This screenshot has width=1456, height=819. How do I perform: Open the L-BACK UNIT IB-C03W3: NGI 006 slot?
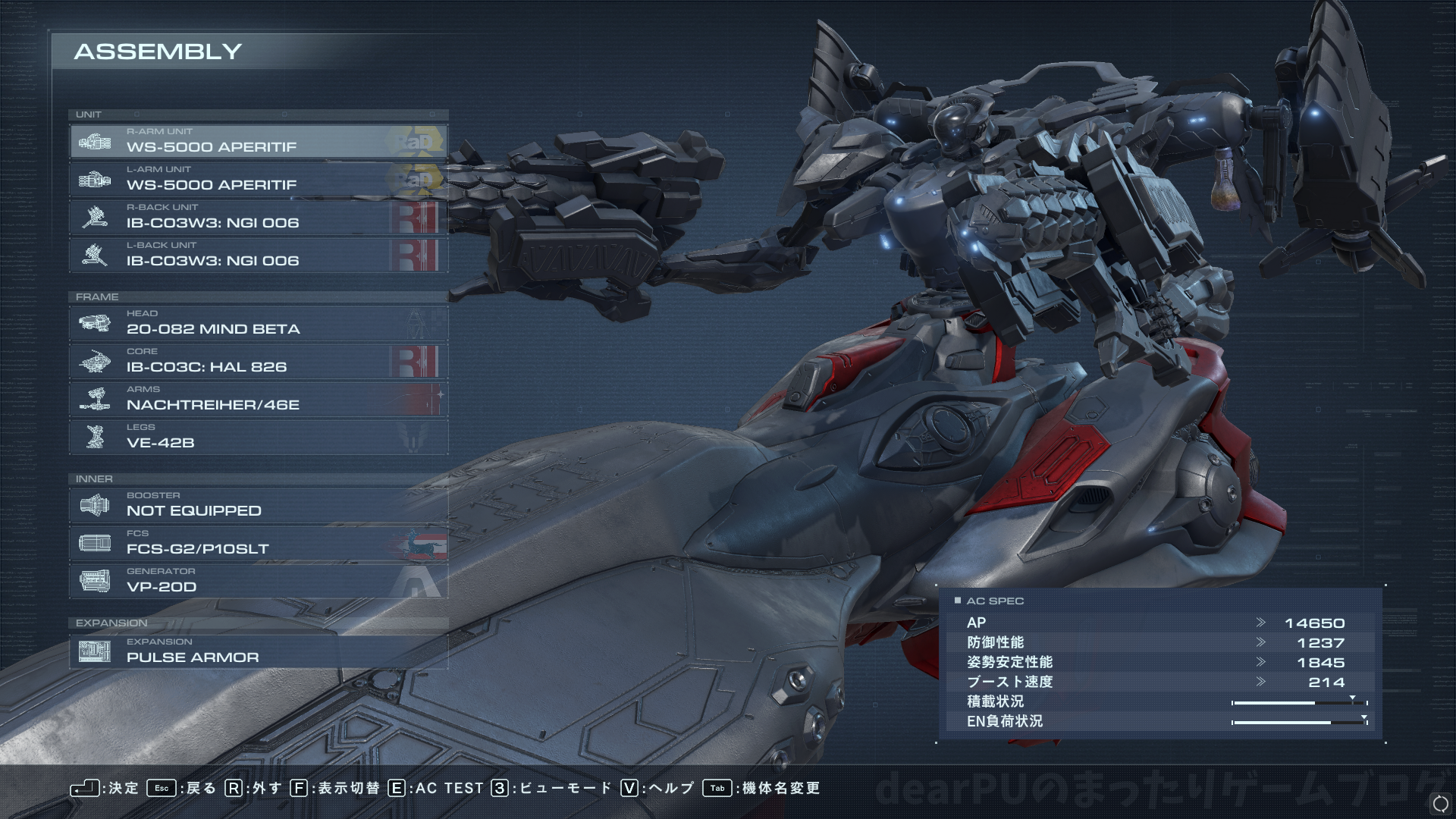(x=258, y=256)
